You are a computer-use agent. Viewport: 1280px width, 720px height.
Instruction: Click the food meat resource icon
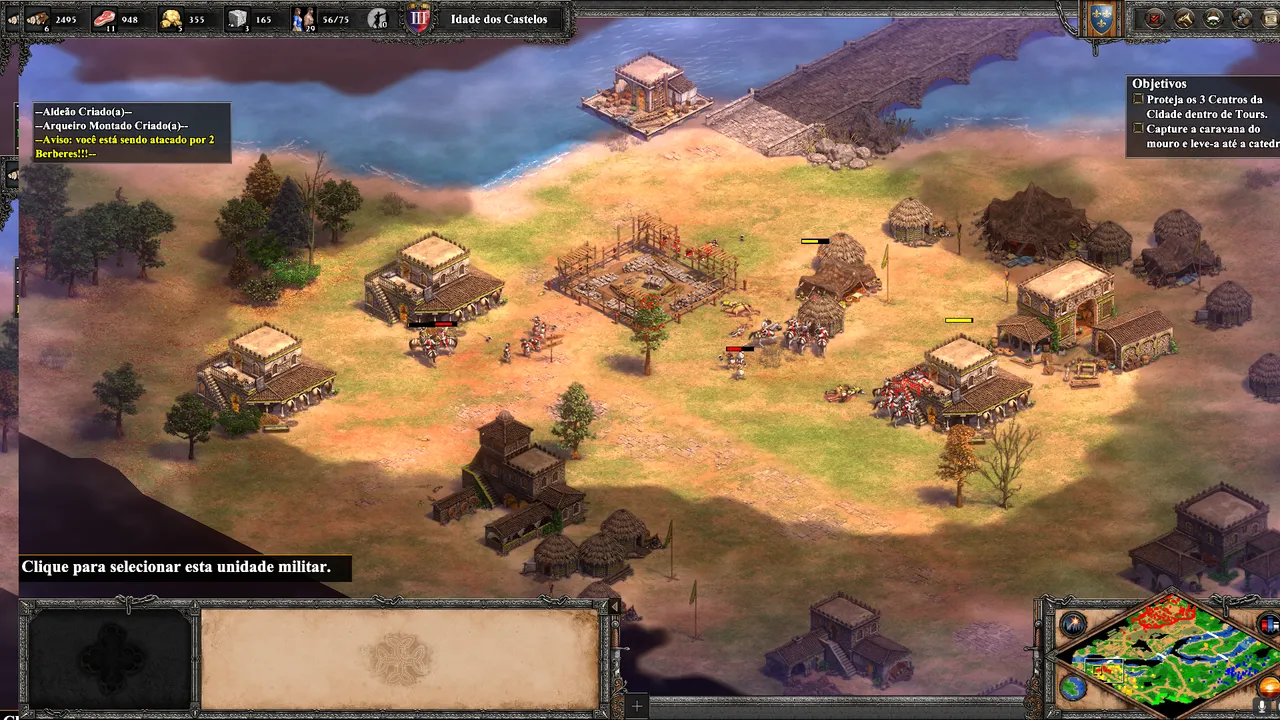[x=105, y=19]
